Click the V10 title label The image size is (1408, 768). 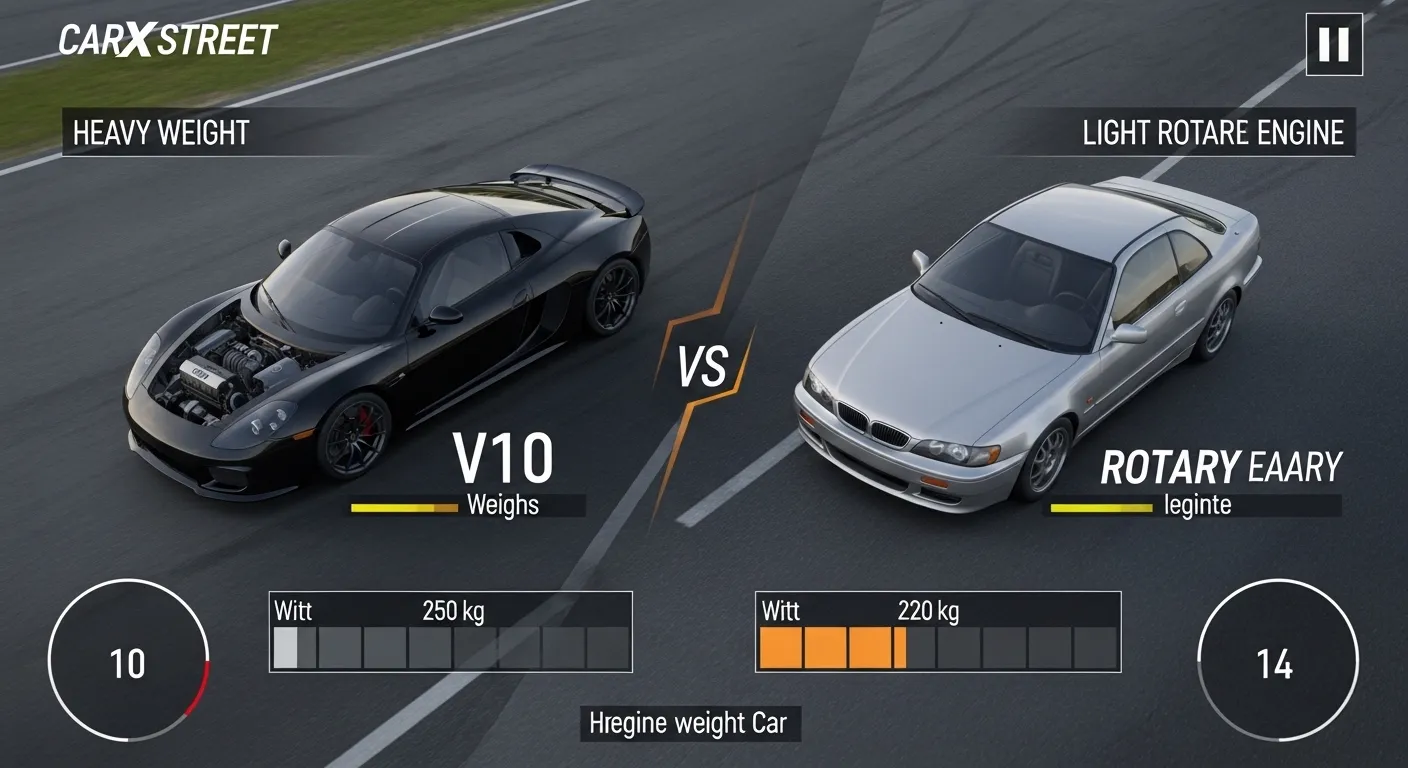pyautogui.click(x=502, y=460)
